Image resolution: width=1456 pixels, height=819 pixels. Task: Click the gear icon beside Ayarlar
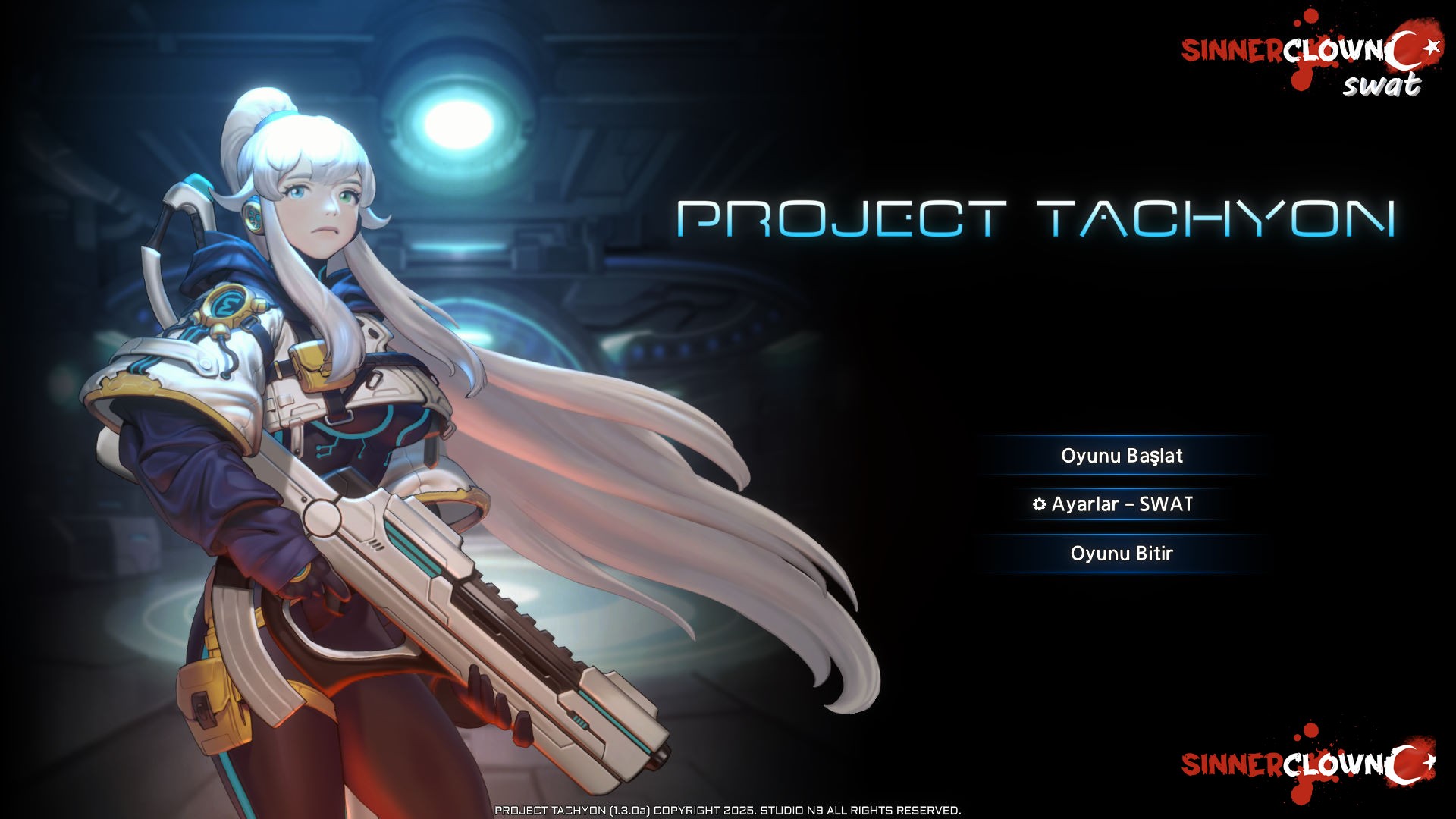(1039, 504)
